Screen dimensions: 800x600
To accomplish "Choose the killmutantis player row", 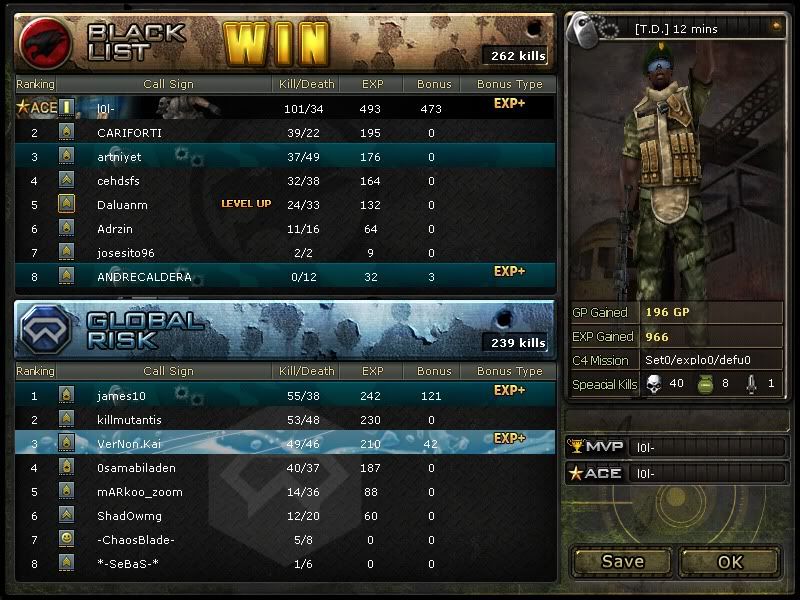I will coord(285,420).
